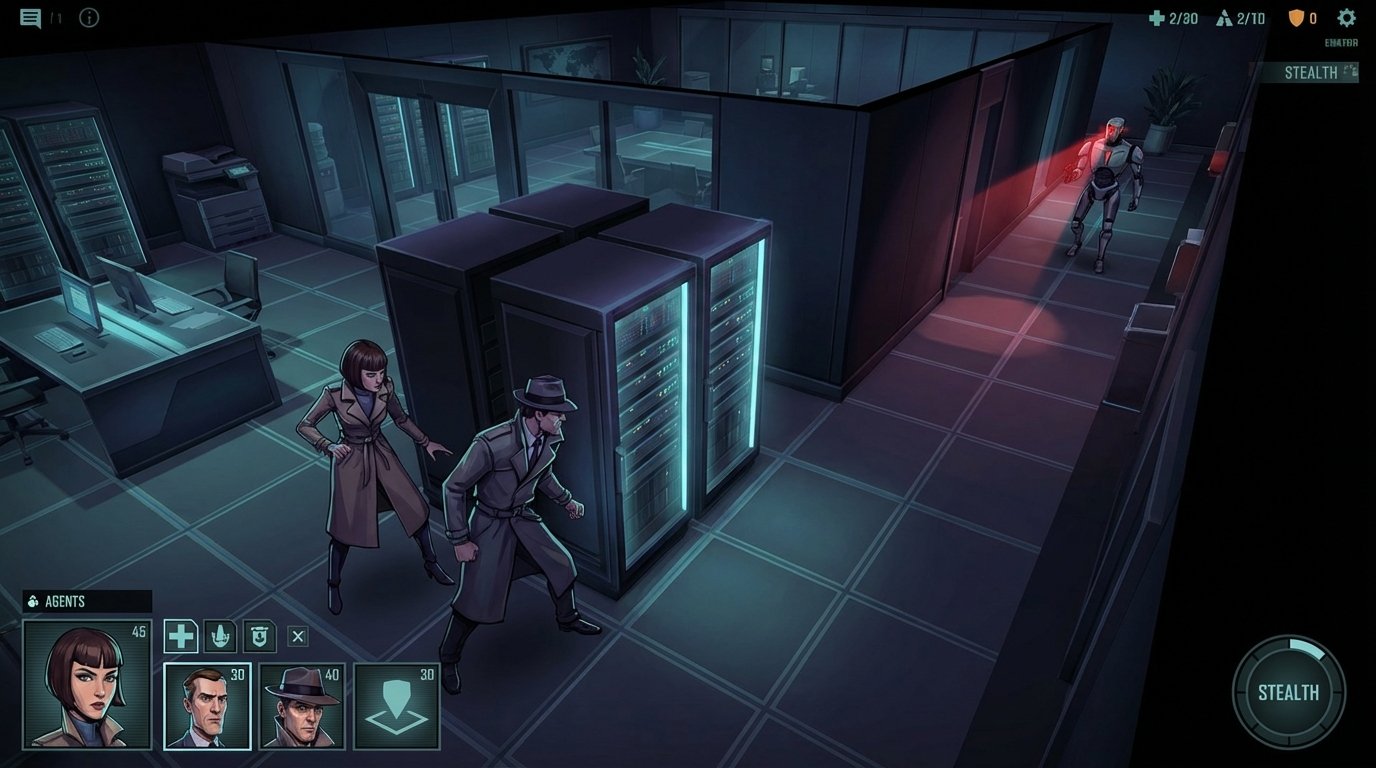Toggle STEALTH mode with the round button
Image resolution: width=1376 pixels, height=768 pixels.
tap(1288, 692)
